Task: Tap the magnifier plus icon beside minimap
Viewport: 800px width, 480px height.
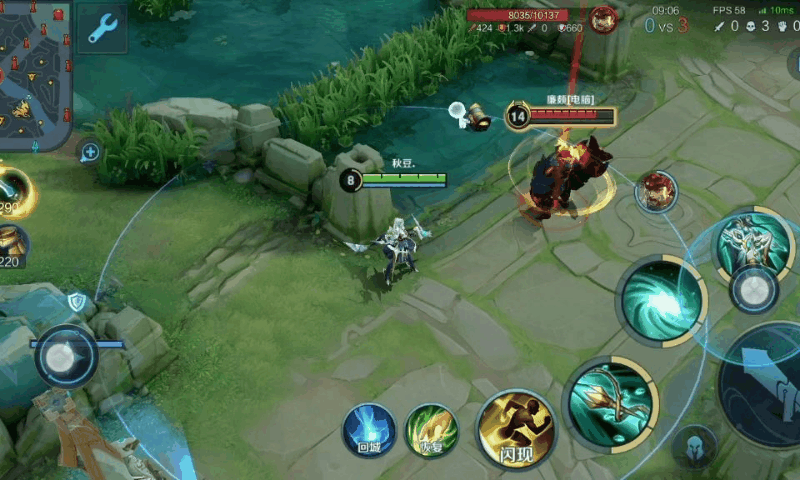Action: click(x=90, y=152)
